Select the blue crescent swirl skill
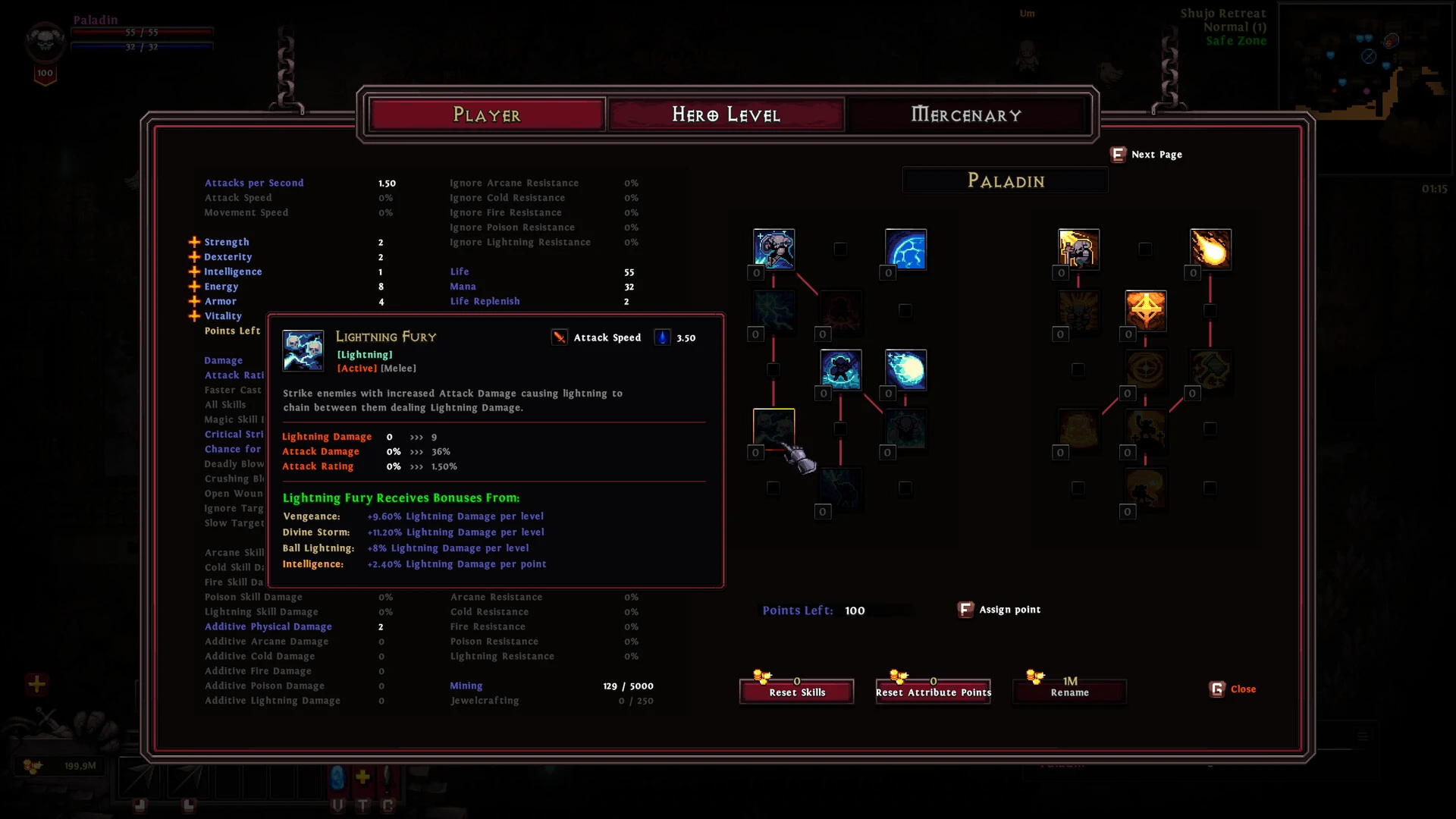 click(x=905, y=249)
